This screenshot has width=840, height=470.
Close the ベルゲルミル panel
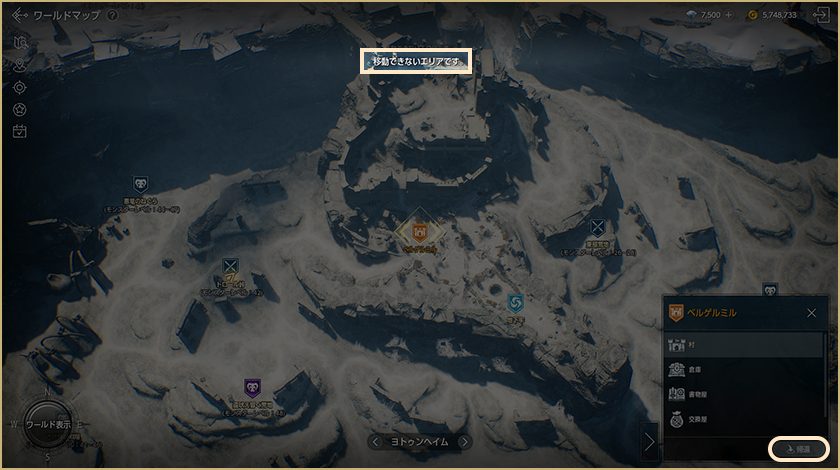811,313
